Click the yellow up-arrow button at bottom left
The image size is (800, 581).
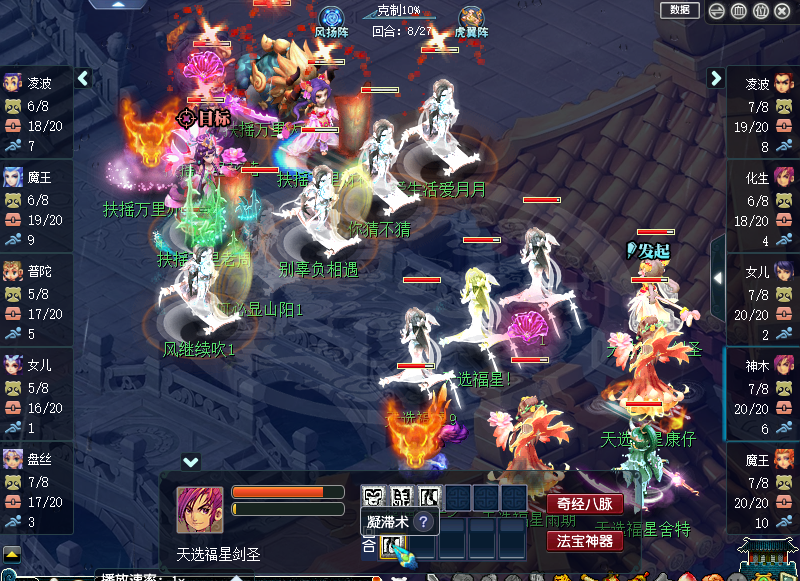11,553
